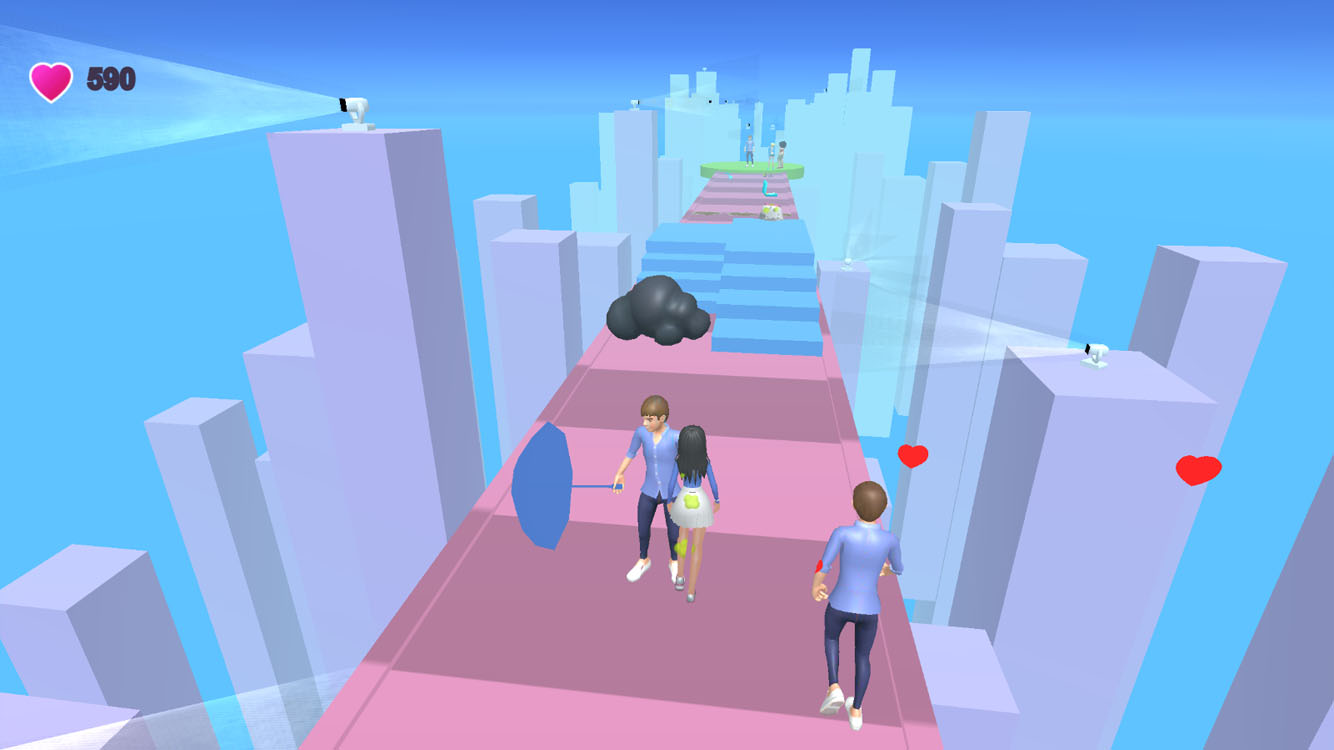Click the teal snake obstacle ahead
Screen dimensions: 1334x750
pyautogui.click(x=765, y=190)
